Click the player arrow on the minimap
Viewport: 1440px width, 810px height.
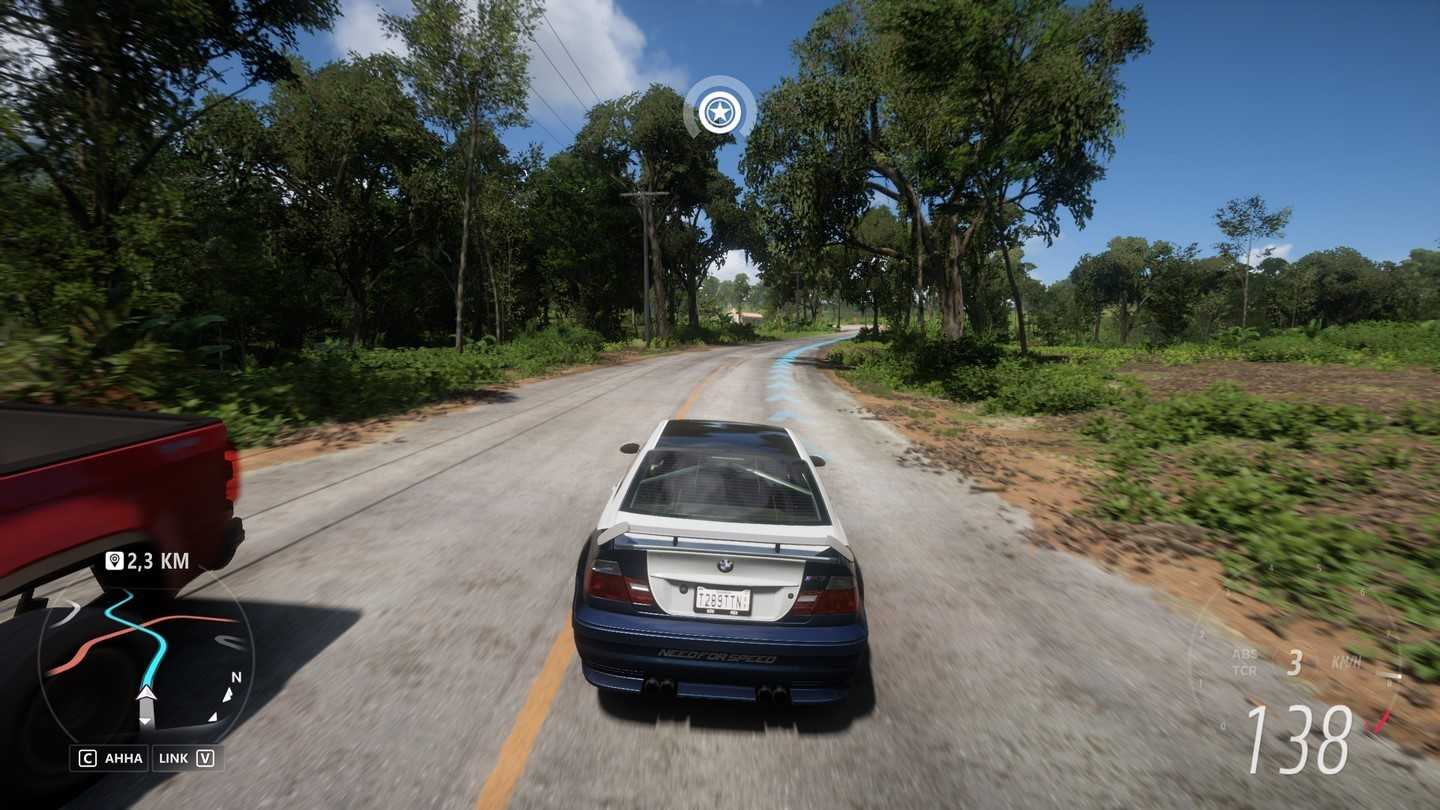146,694
